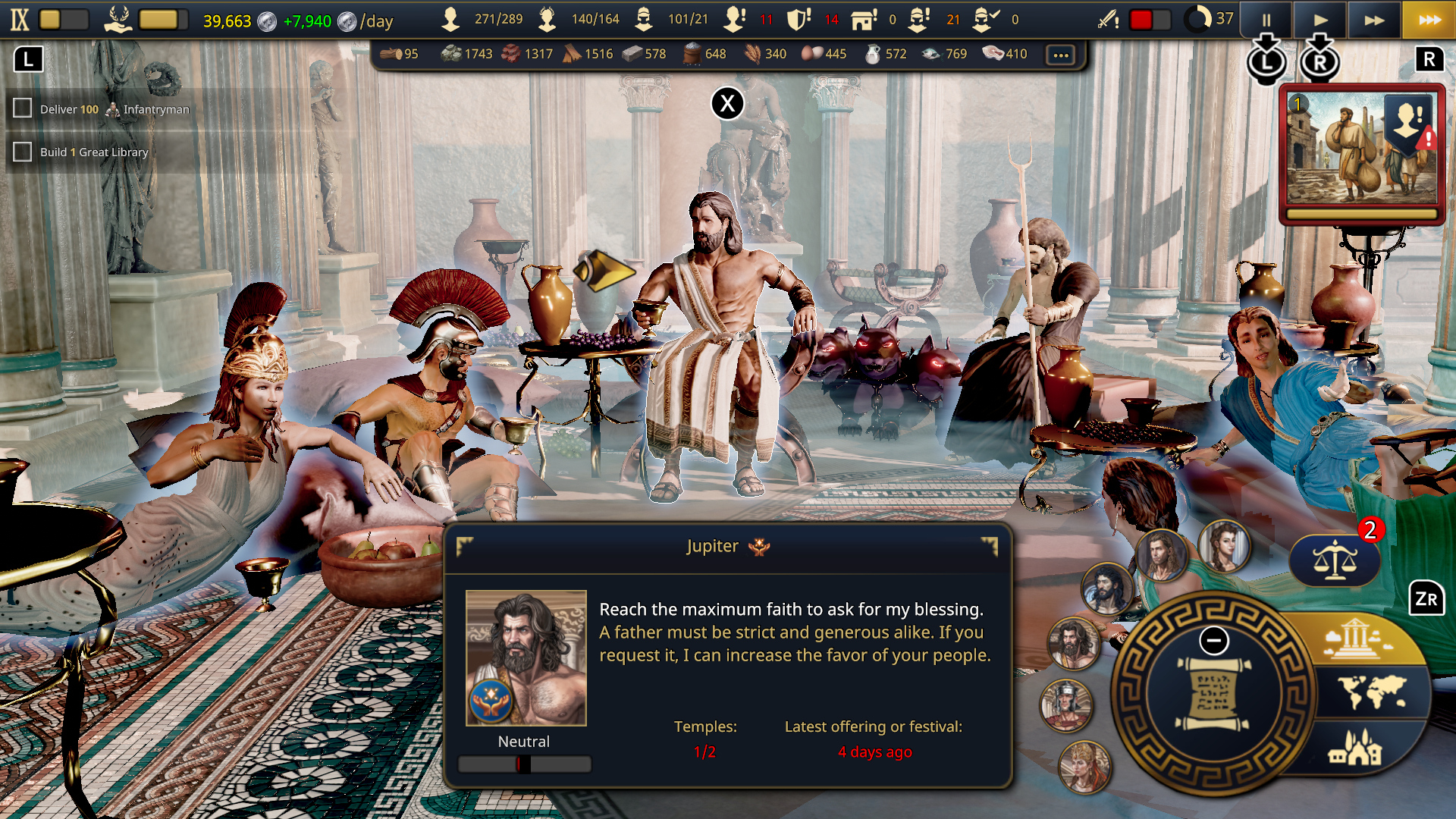Click the stone resource icon

pos(451,54)
